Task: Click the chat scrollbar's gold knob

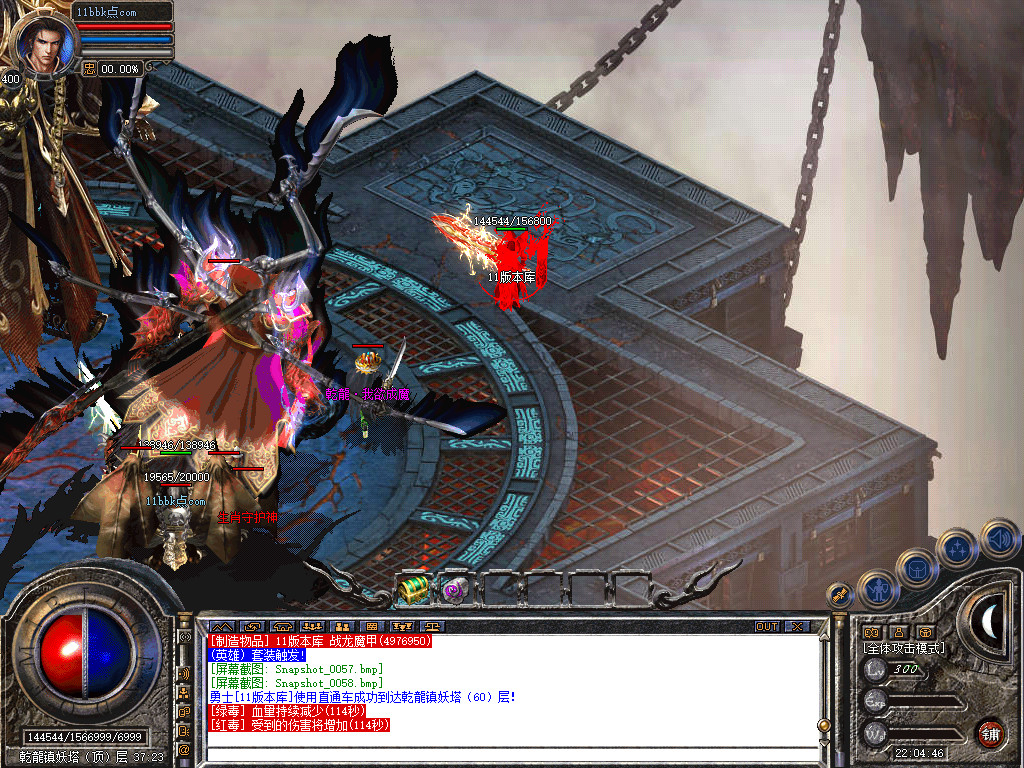Action: click(823, 725)
